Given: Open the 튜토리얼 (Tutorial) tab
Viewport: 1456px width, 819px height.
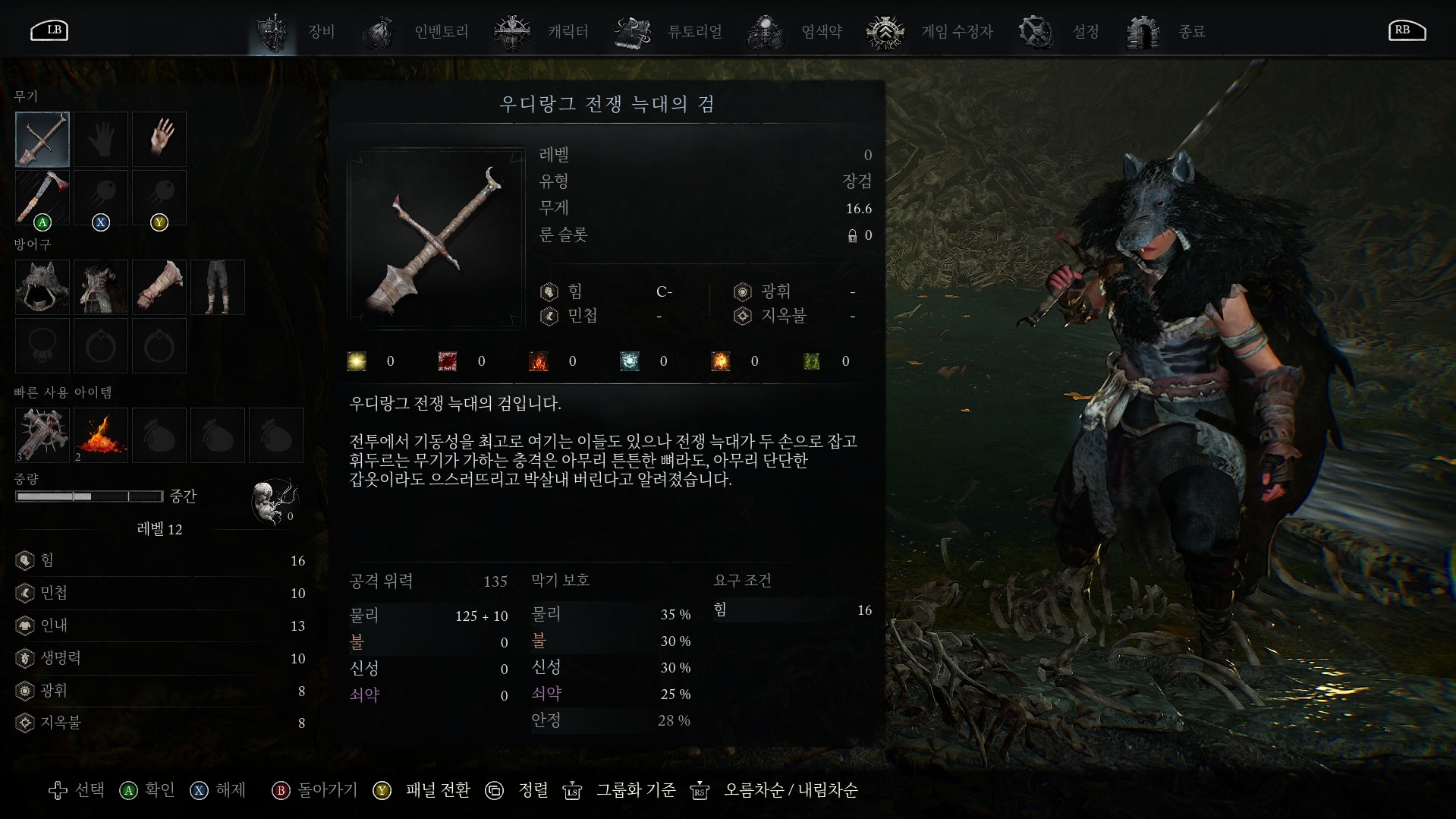Looking at the screenshot, I should point(668,32).
